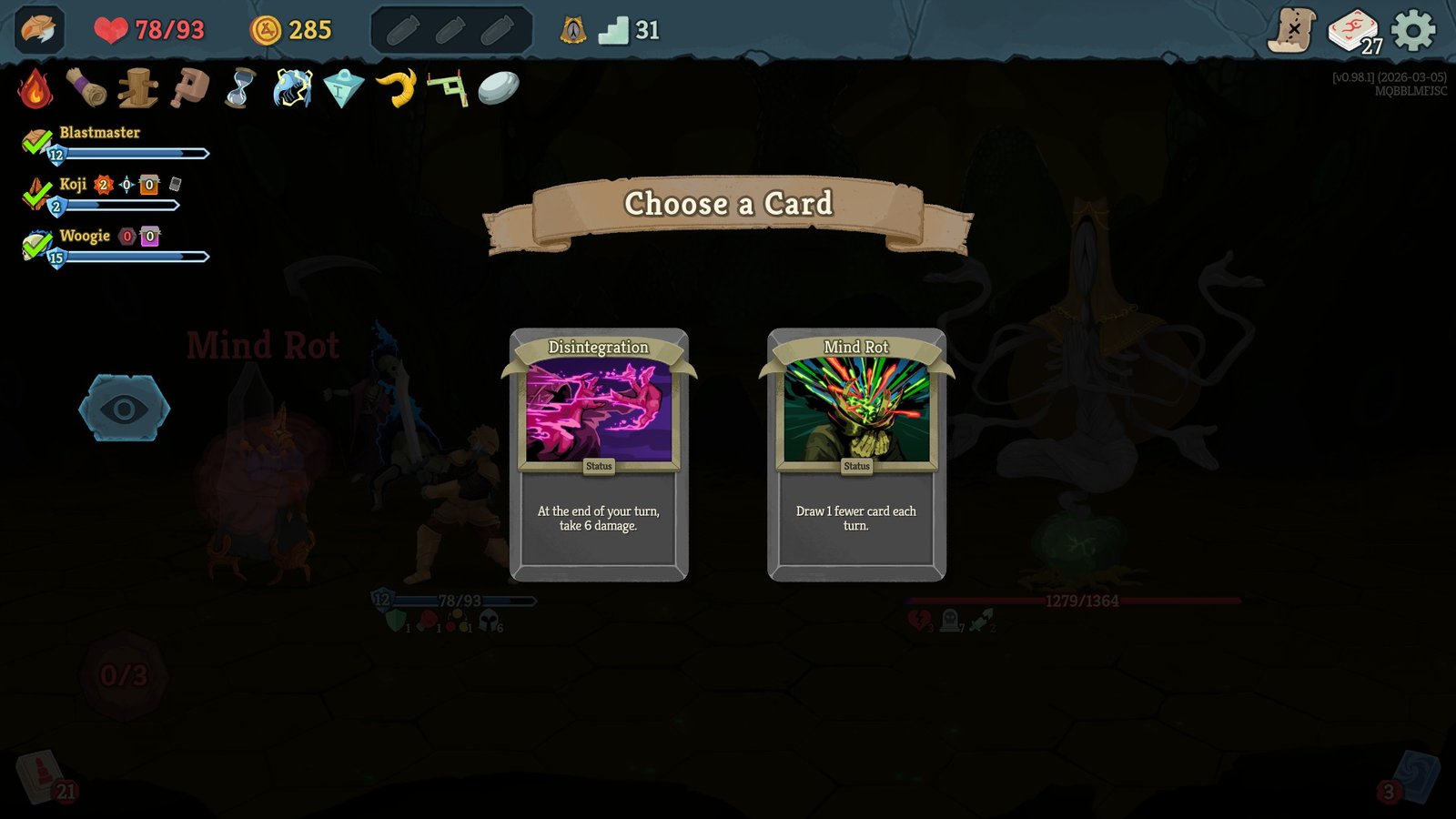Inspect the flame relic in the relic bar
1456x819 pixels.
[35, 87]
